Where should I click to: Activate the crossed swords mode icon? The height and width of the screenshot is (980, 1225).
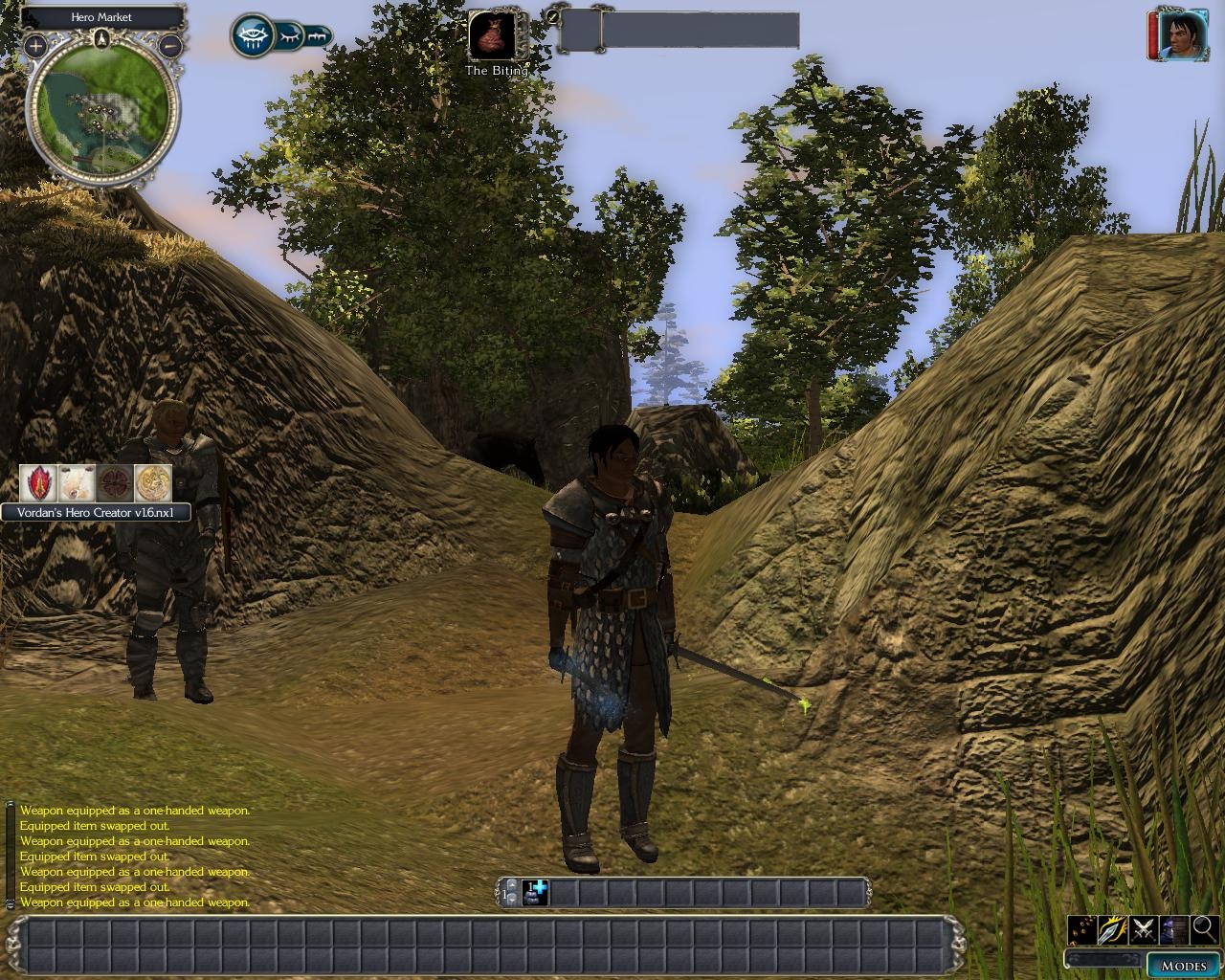1143,928
